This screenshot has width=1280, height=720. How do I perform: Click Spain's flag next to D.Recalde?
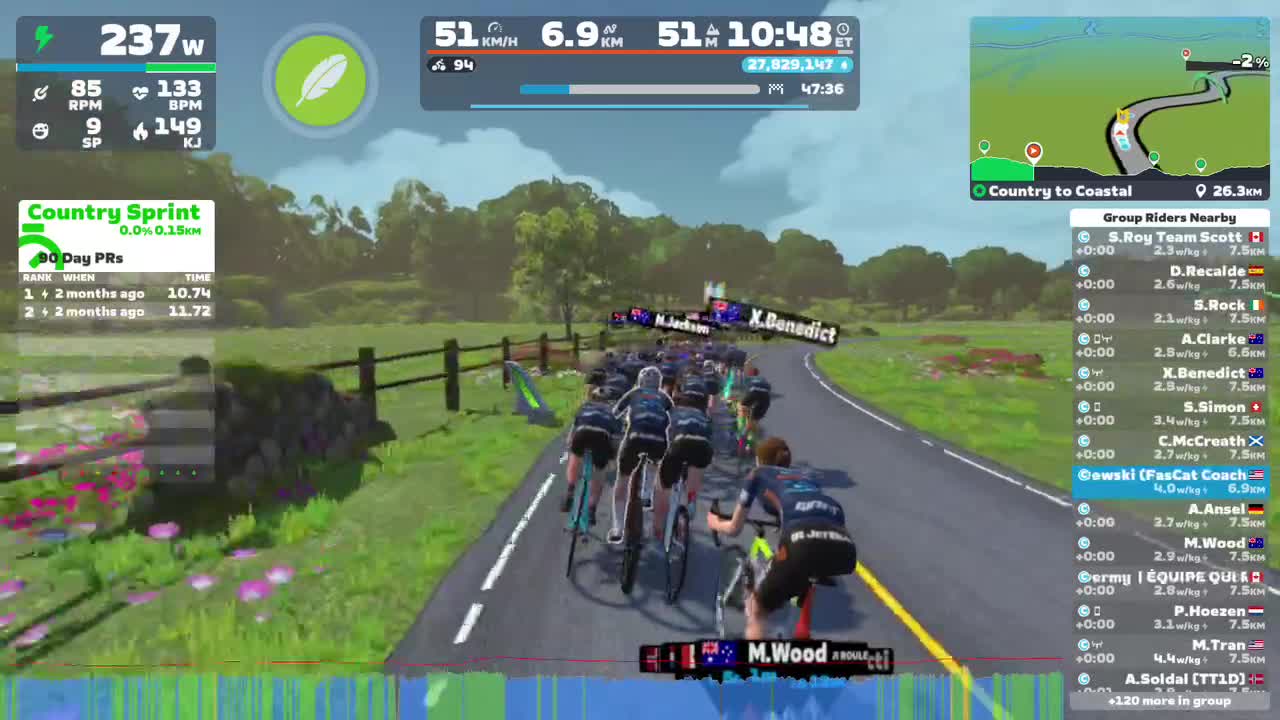pos(1258,271)
